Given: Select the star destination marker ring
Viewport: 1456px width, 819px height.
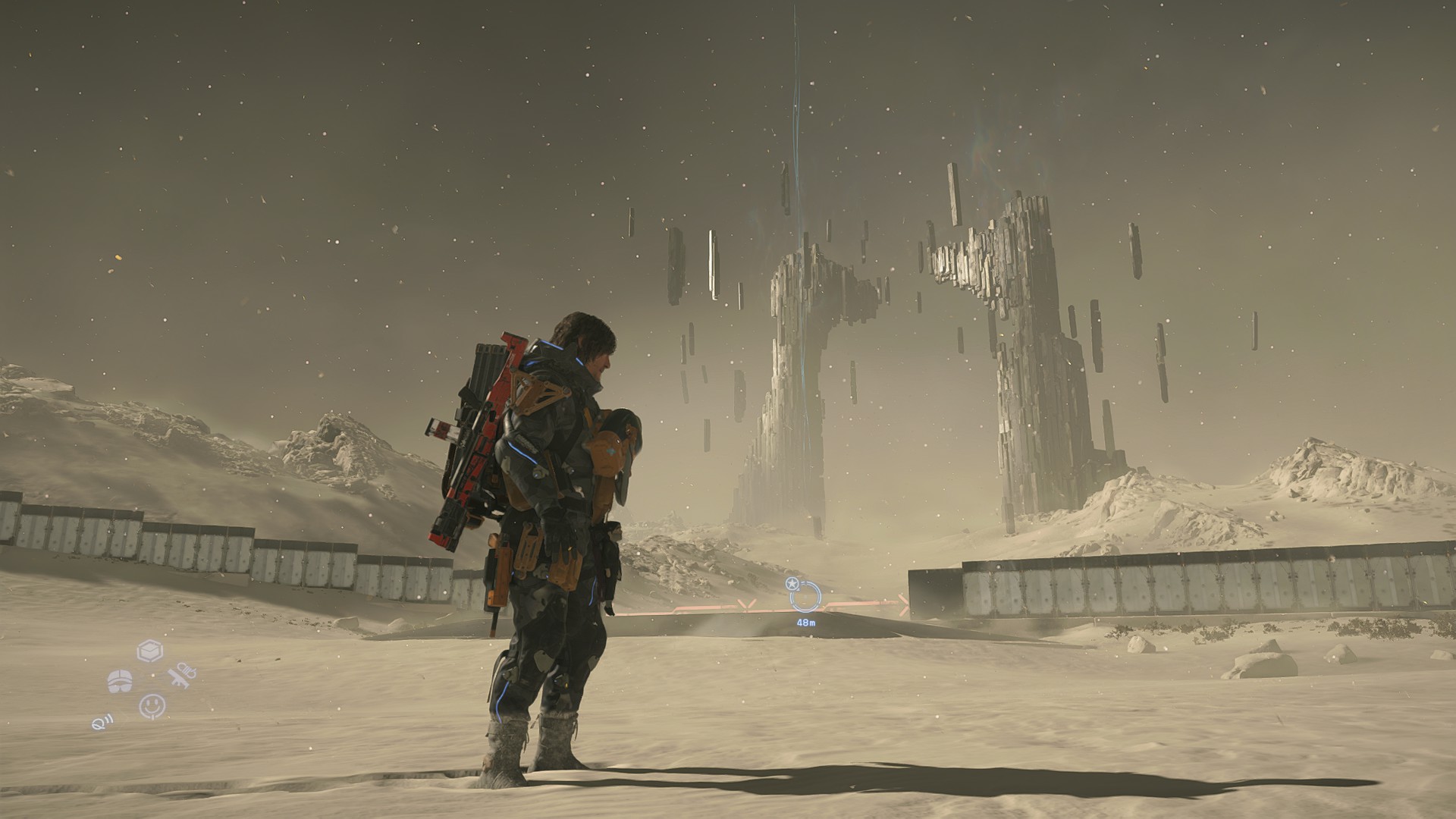Looking at the screenshot, I should tap(804, 596).
